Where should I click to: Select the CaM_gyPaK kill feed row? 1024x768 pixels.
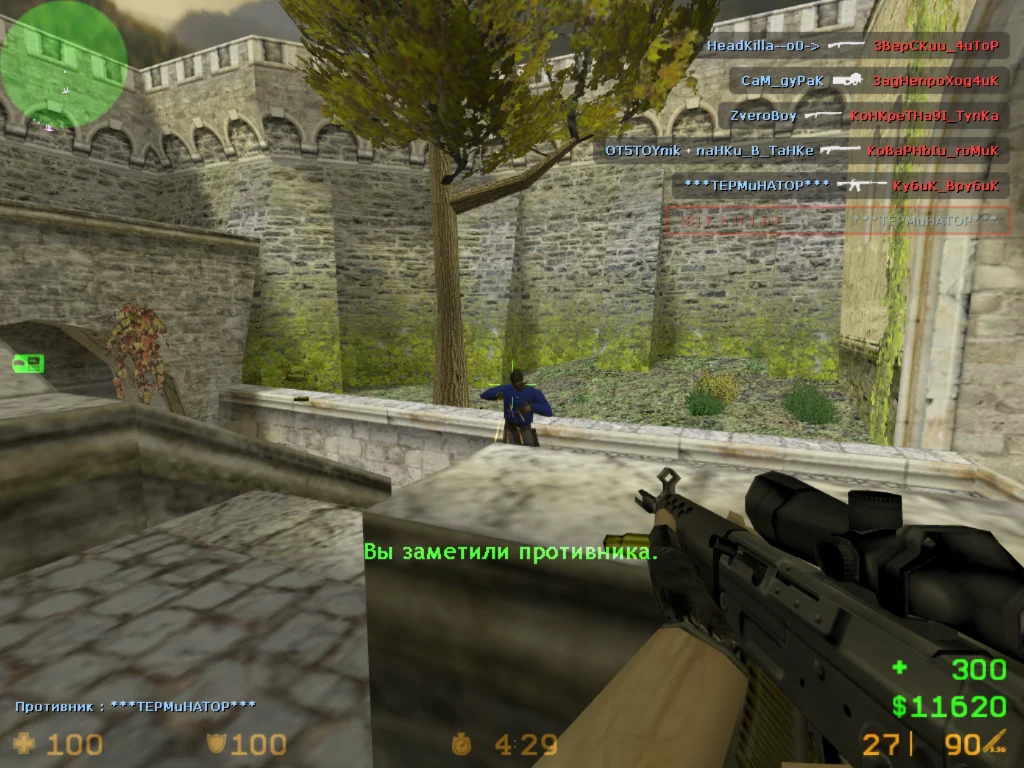click(x=868, y=80)
